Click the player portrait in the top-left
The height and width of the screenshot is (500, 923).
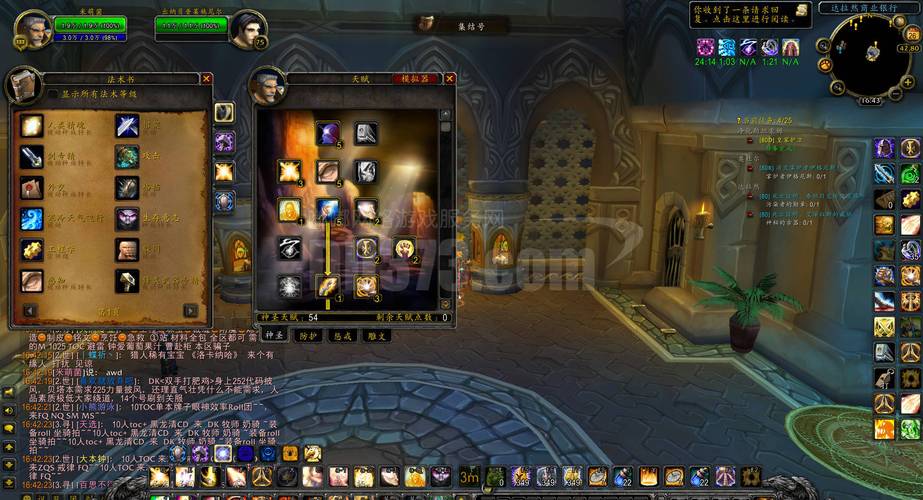click(x=32, y=30)
